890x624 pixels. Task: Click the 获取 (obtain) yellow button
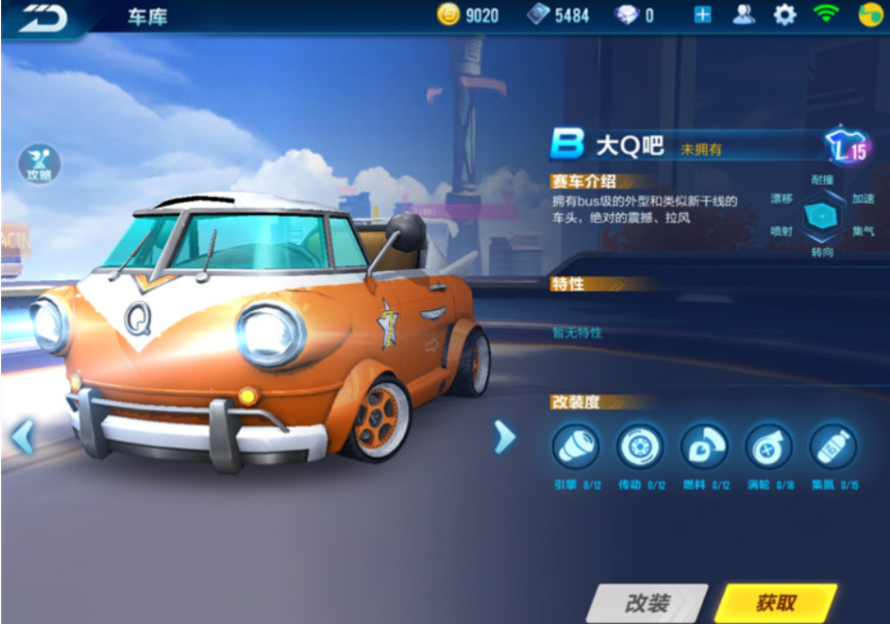(775, 602)
